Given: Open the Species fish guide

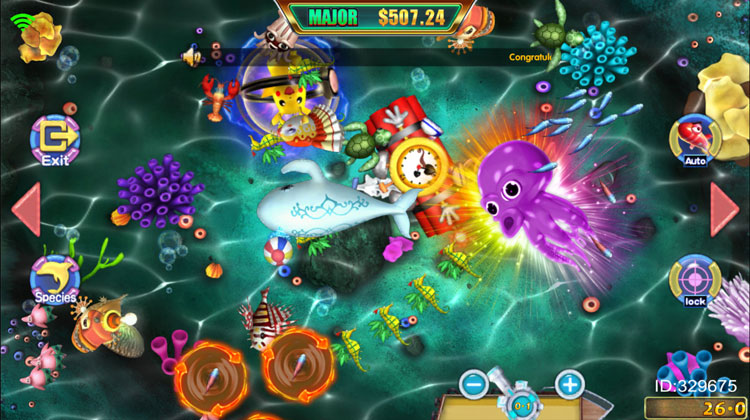Looking at the screenshot, I should (x=55, y=278).
